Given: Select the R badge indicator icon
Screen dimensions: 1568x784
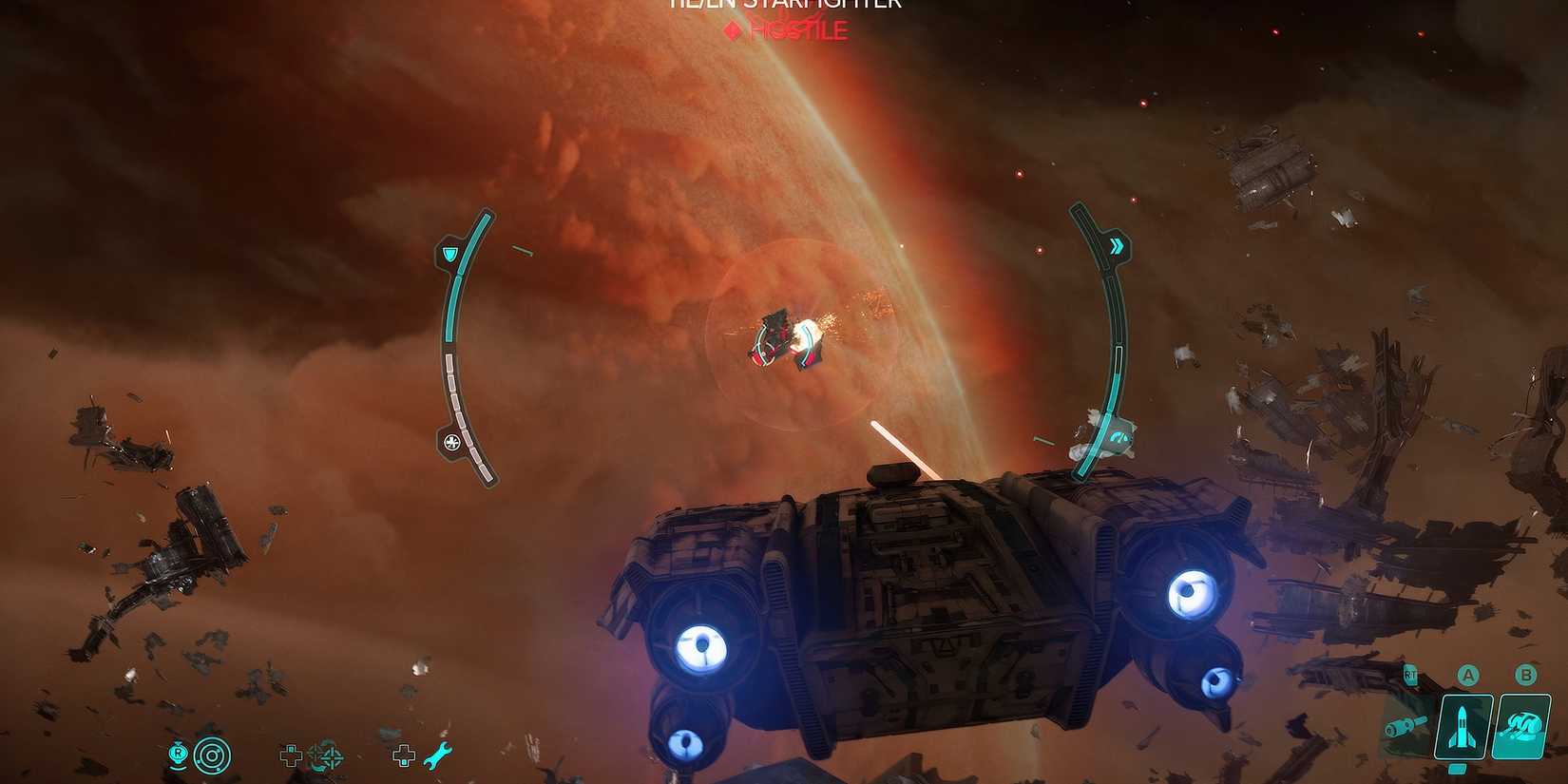Looking at the screenshot, I should point(178,755).
